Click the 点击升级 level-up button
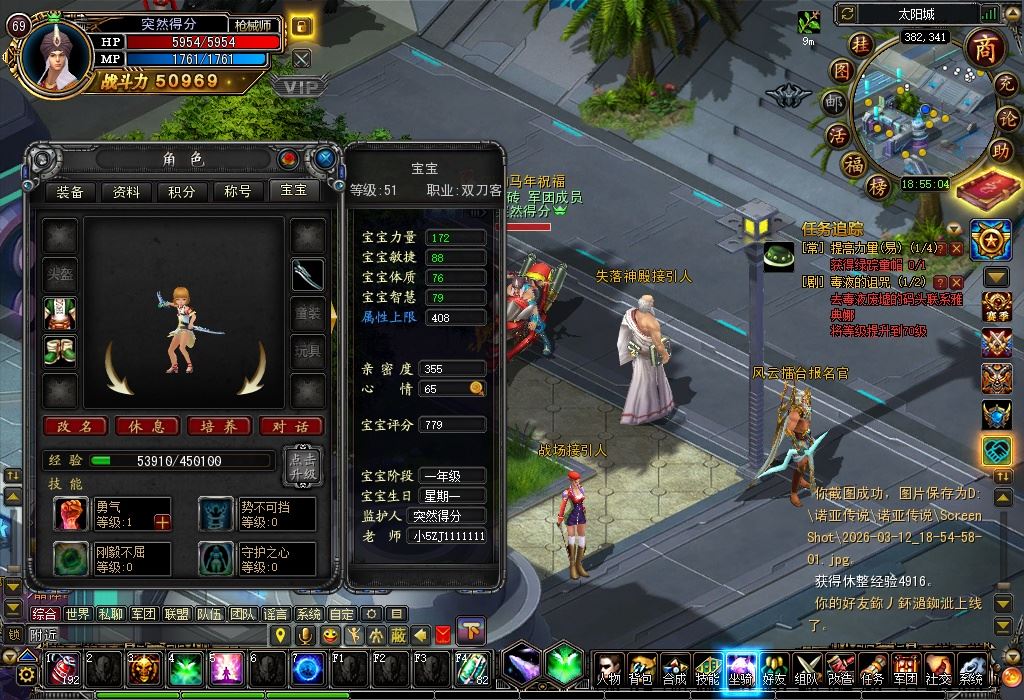Image resolution: width=1024 pixels, height=700 pixels. (302, 465)
